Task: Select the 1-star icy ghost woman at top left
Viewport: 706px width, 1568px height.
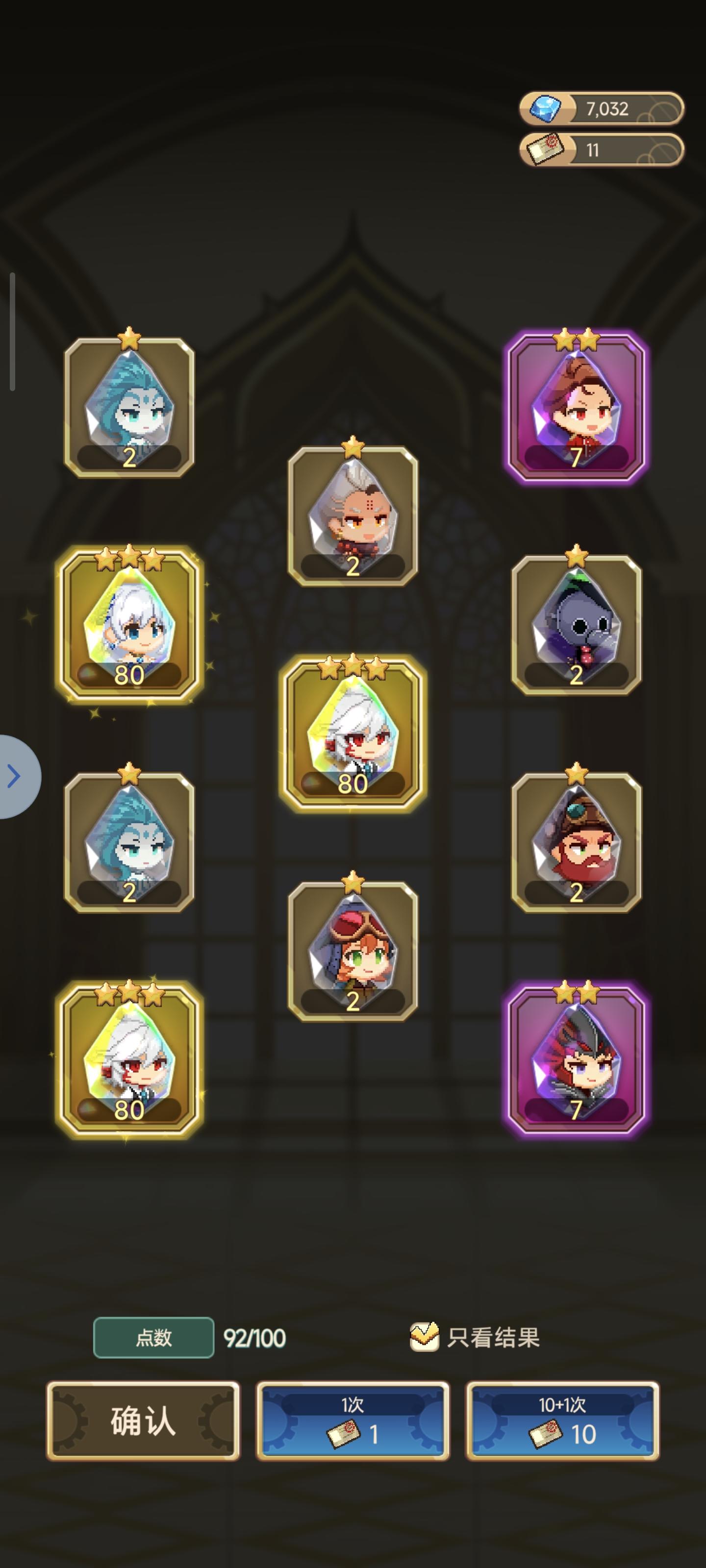Action: click(130, 409)
